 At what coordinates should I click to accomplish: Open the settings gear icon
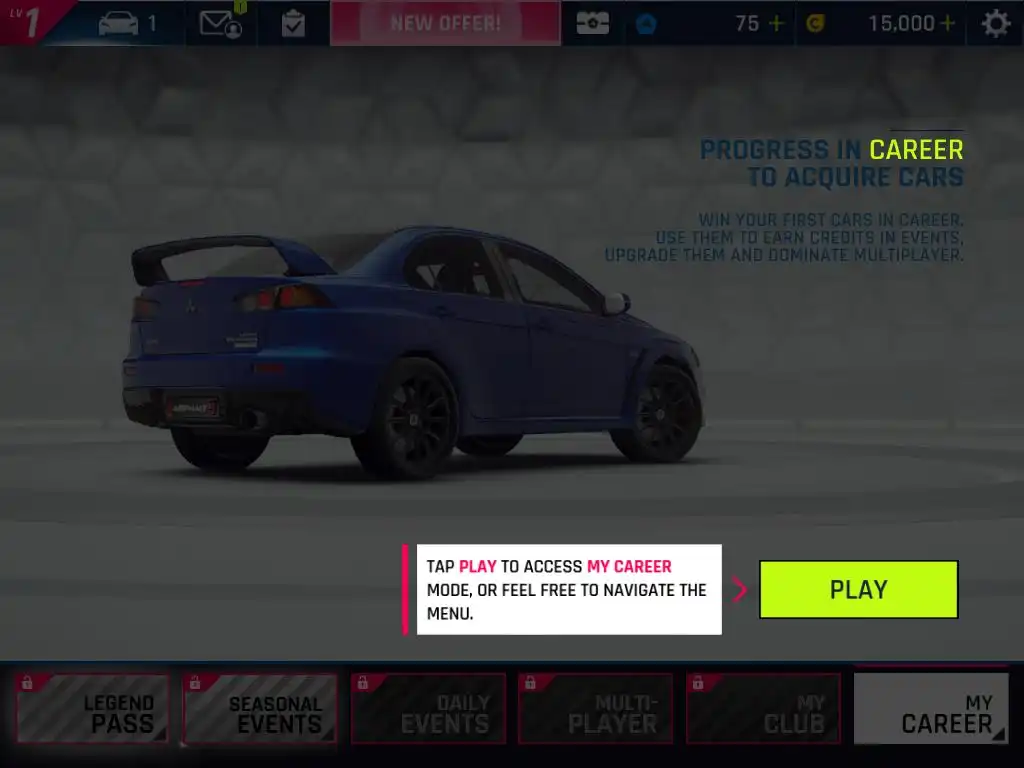click(995, 23)
